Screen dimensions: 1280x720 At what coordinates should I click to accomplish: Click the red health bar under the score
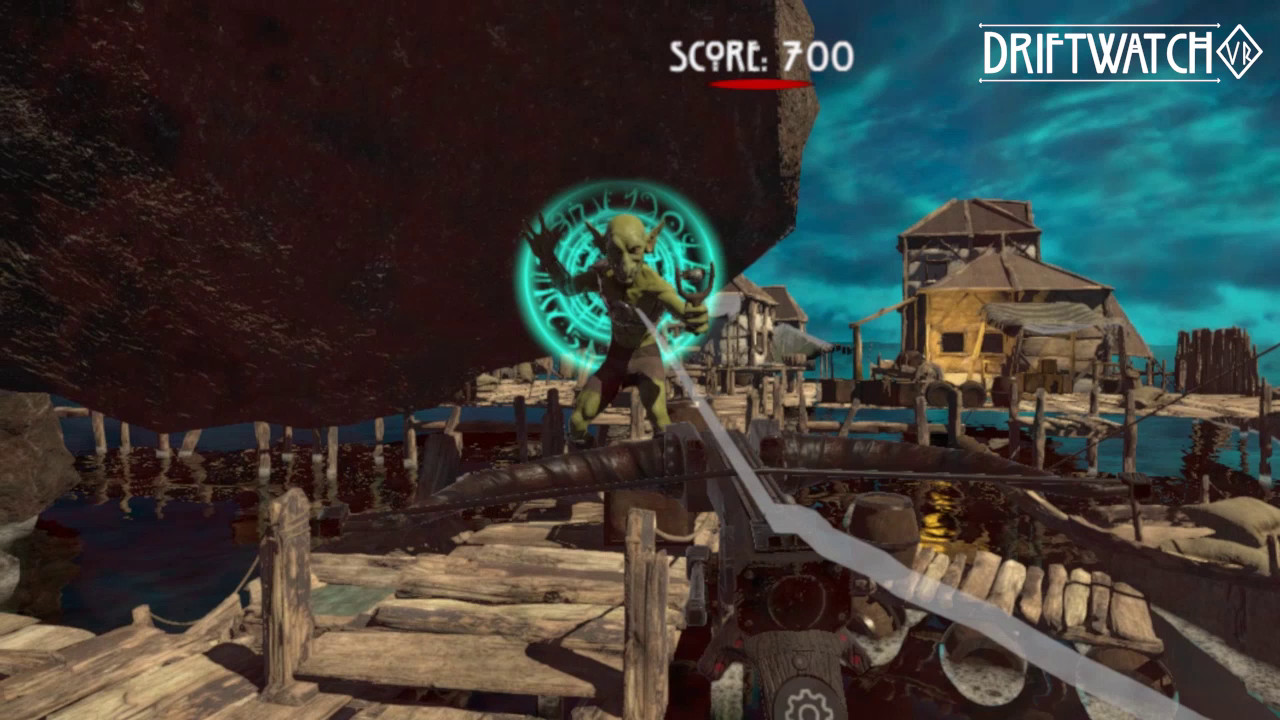click(x=760, y=82)
